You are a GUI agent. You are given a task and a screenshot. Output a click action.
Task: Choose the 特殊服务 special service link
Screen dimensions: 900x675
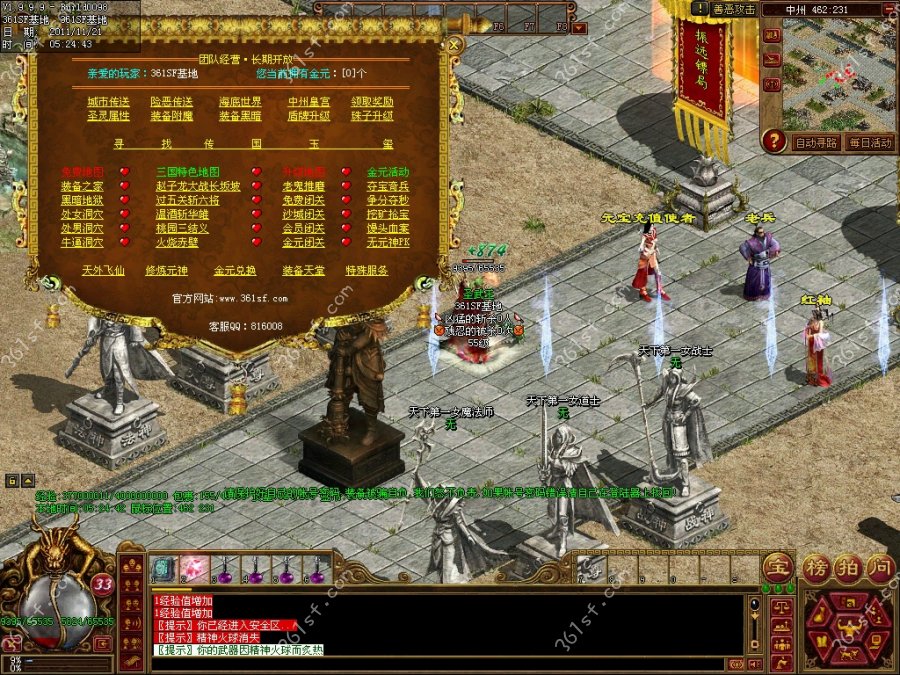coord(367,270)
